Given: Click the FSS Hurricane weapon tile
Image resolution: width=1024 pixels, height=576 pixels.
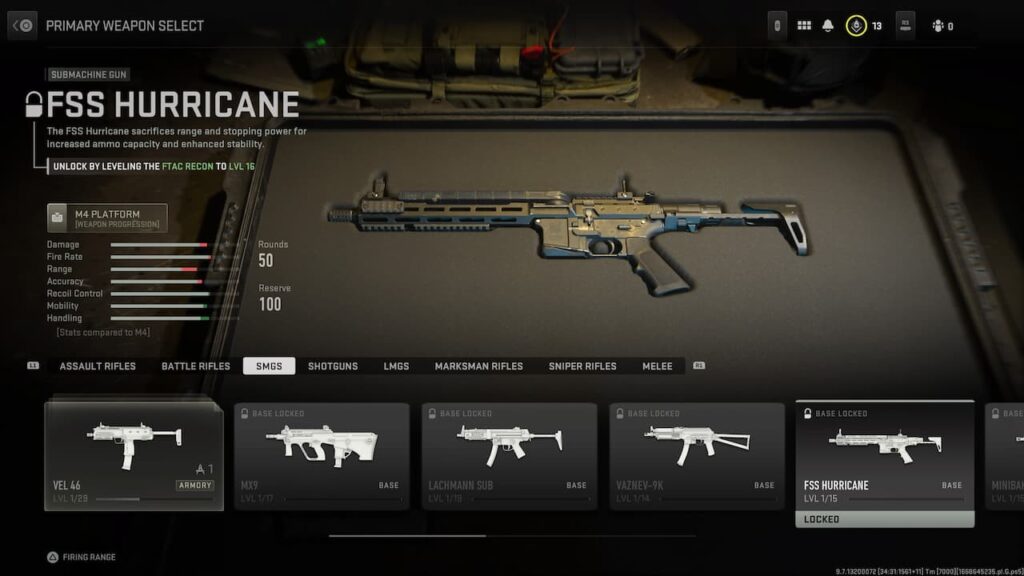Looking at the screenshot, I should (x=884, y=455).
